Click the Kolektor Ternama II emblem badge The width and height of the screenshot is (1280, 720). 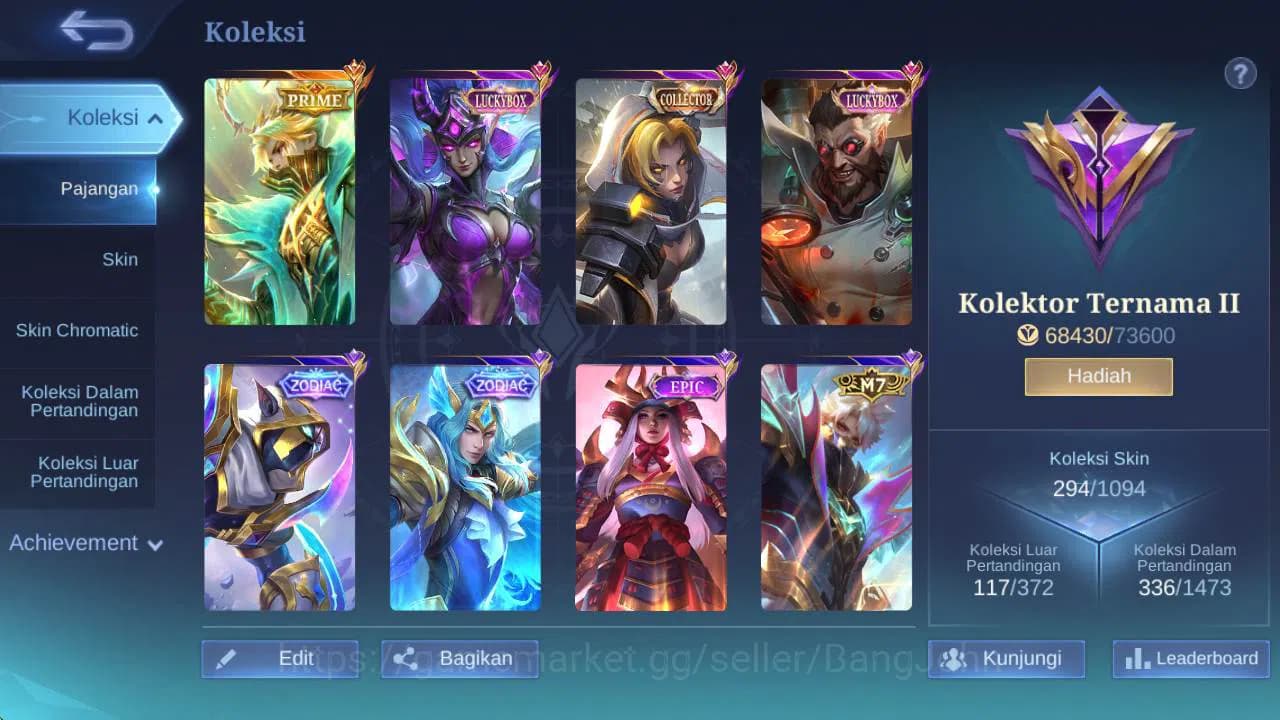[x=1097, y=178]
